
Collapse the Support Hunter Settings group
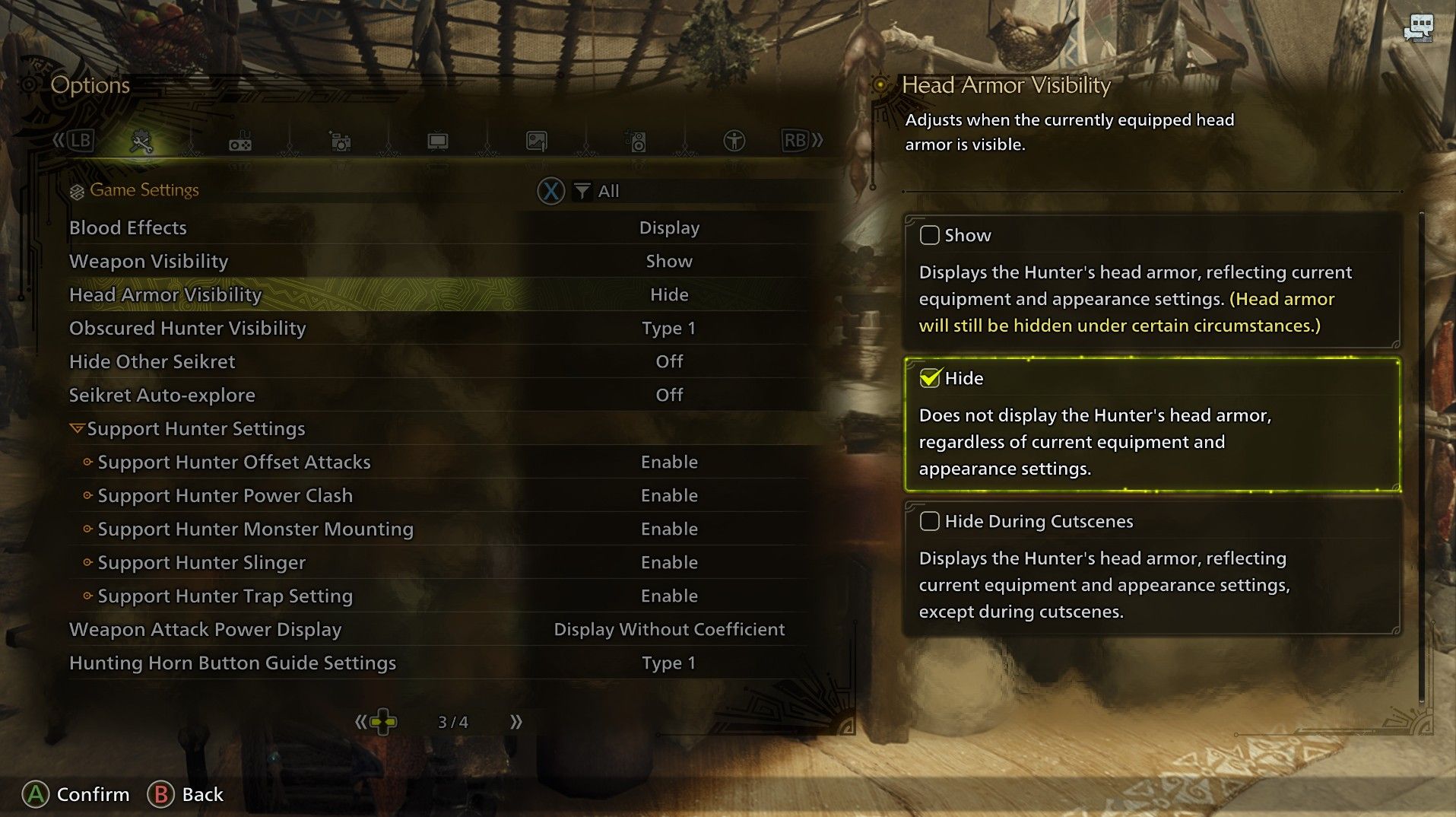(x=77, y=428)
